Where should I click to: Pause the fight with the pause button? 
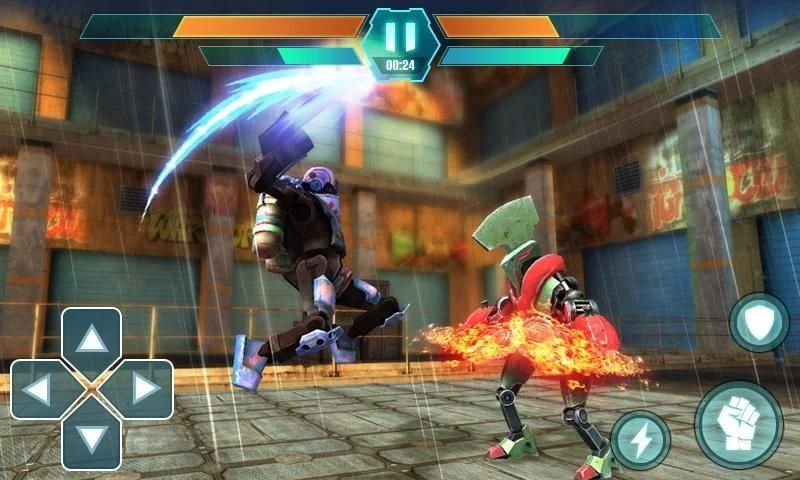(x=400, y=37)
